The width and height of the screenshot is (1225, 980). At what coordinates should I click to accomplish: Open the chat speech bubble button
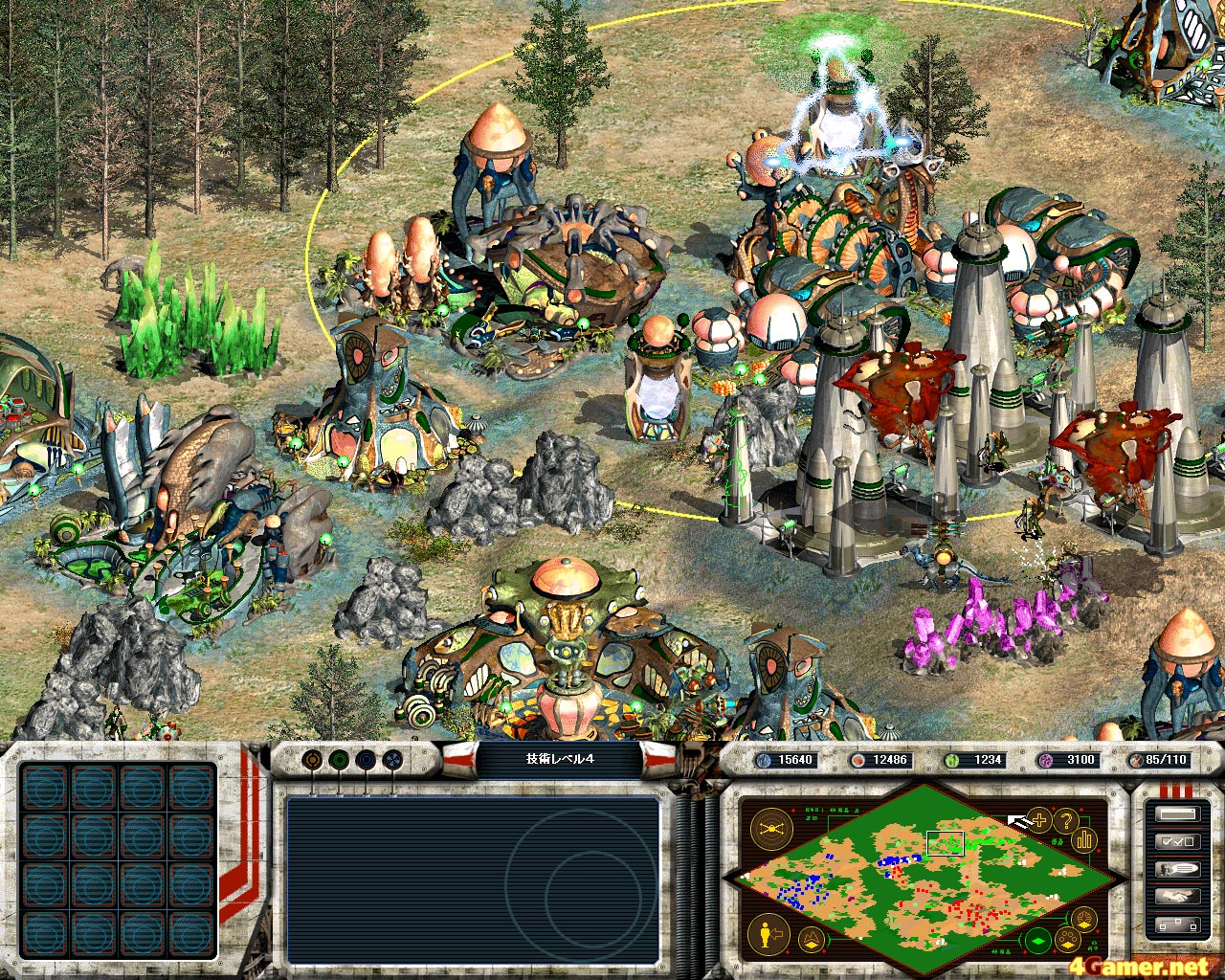[x=1176, y=869]
